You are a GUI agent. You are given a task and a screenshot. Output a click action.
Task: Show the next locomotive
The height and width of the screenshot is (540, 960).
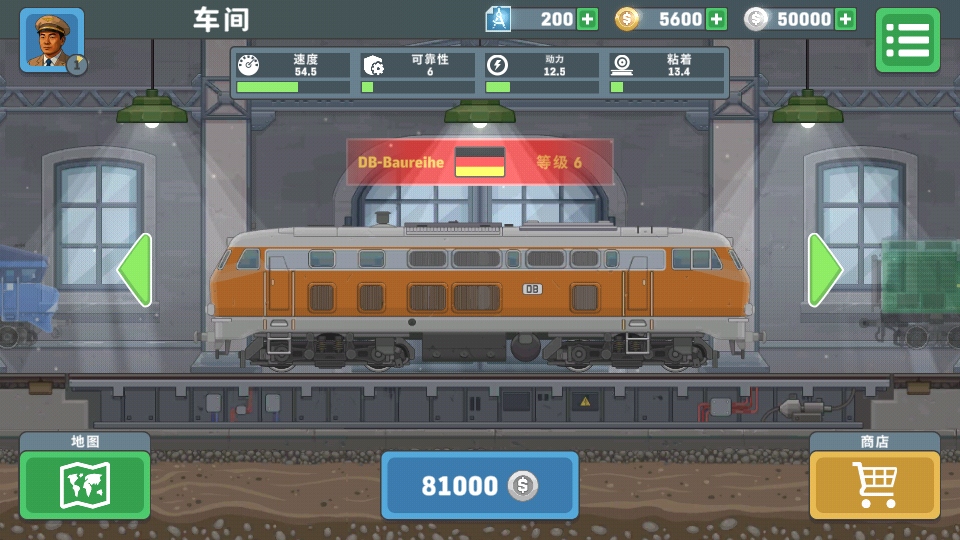coord(825,270)
